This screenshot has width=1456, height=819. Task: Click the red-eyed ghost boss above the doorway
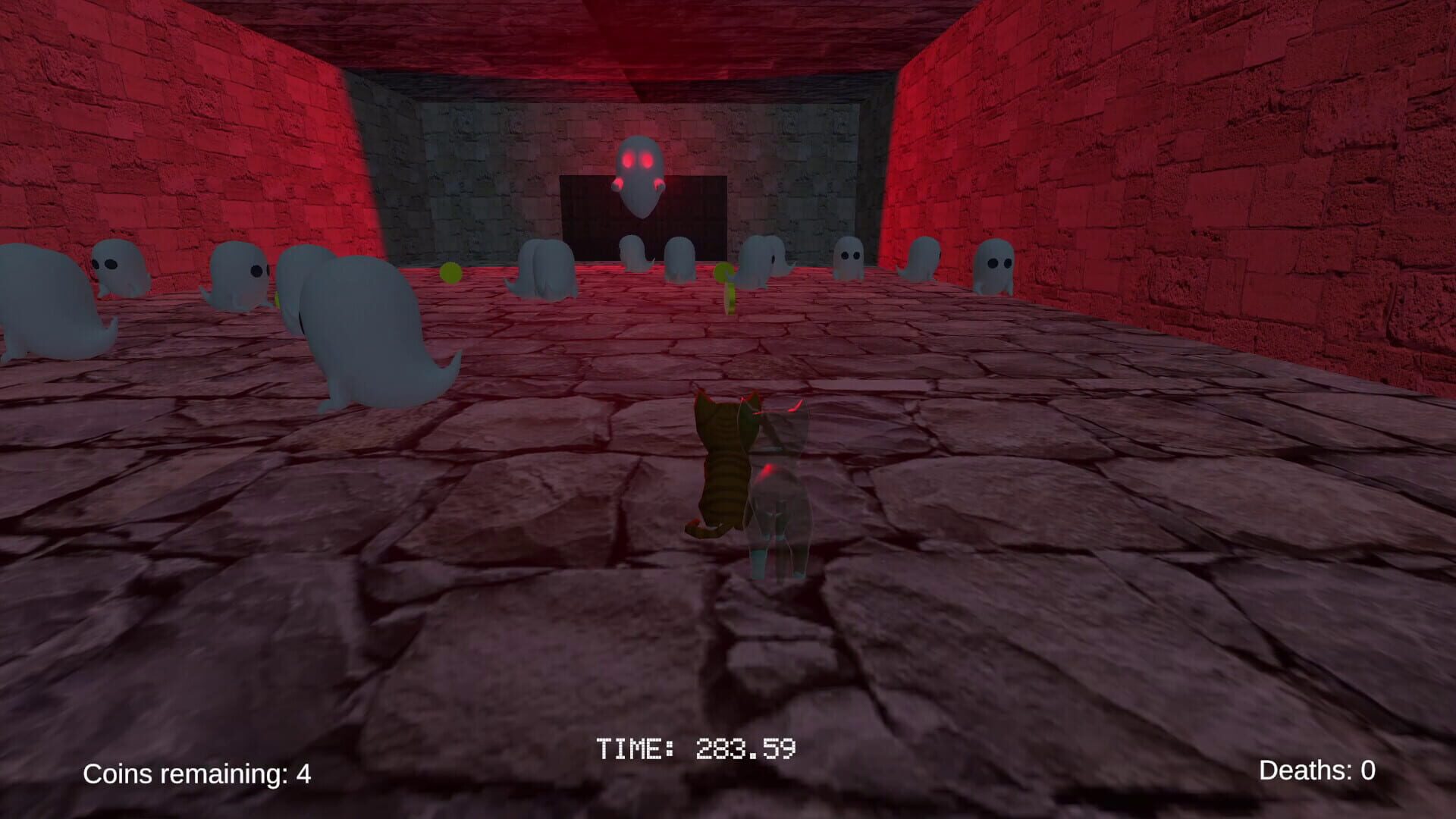point(639,174)
